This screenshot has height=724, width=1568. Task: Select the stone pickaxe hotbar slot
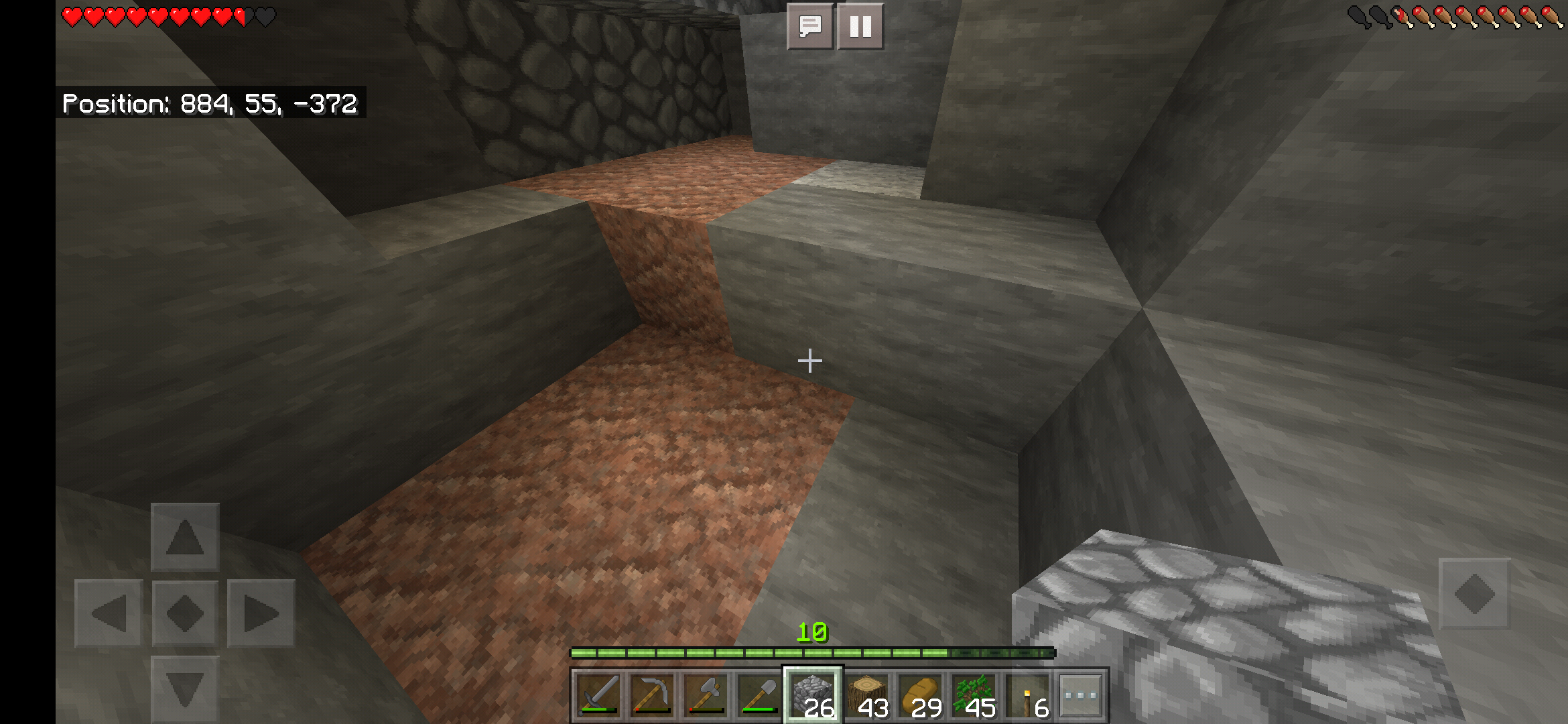pos(651,695)
